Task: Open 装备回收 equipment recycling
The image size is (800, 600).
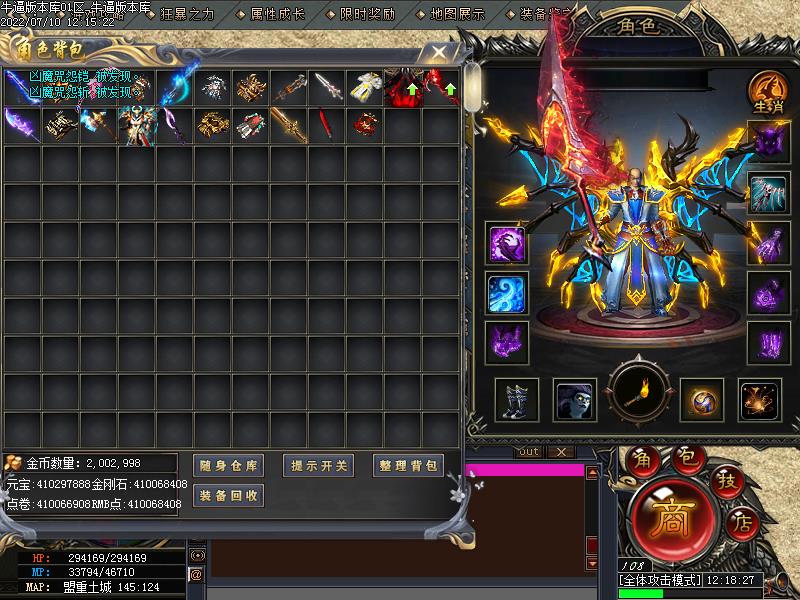Action: pos(228,495)
